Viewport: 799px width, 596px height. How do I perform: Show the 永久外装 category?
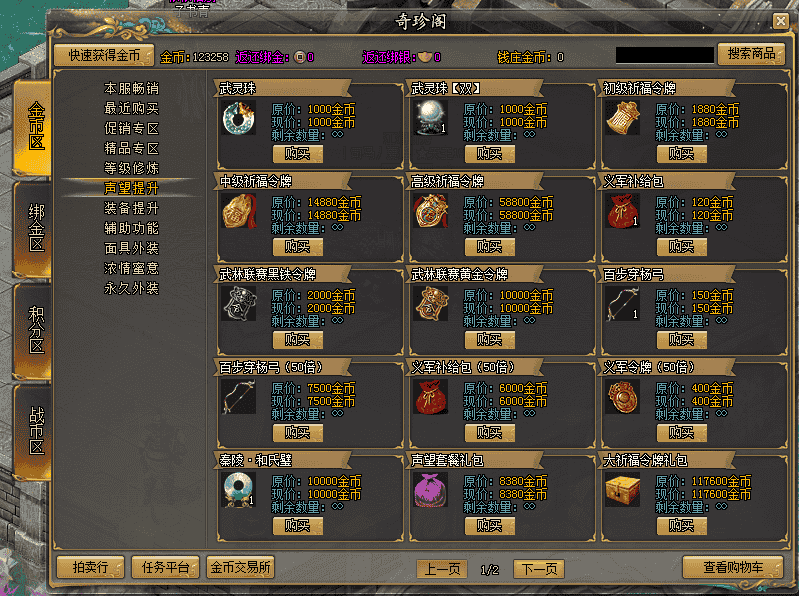pos(131,288)
